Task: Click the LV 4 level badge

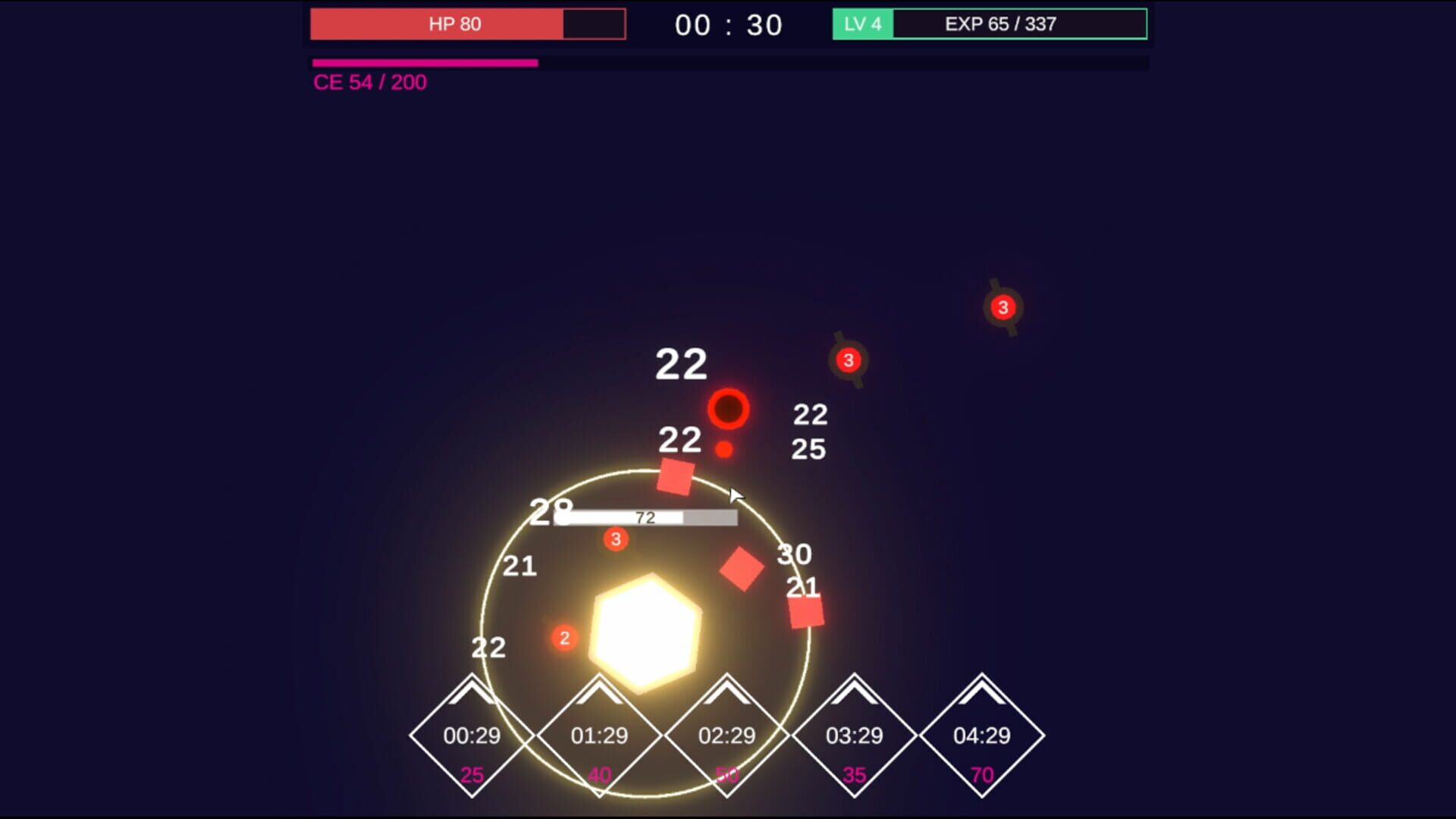Action: click(861, 24)
